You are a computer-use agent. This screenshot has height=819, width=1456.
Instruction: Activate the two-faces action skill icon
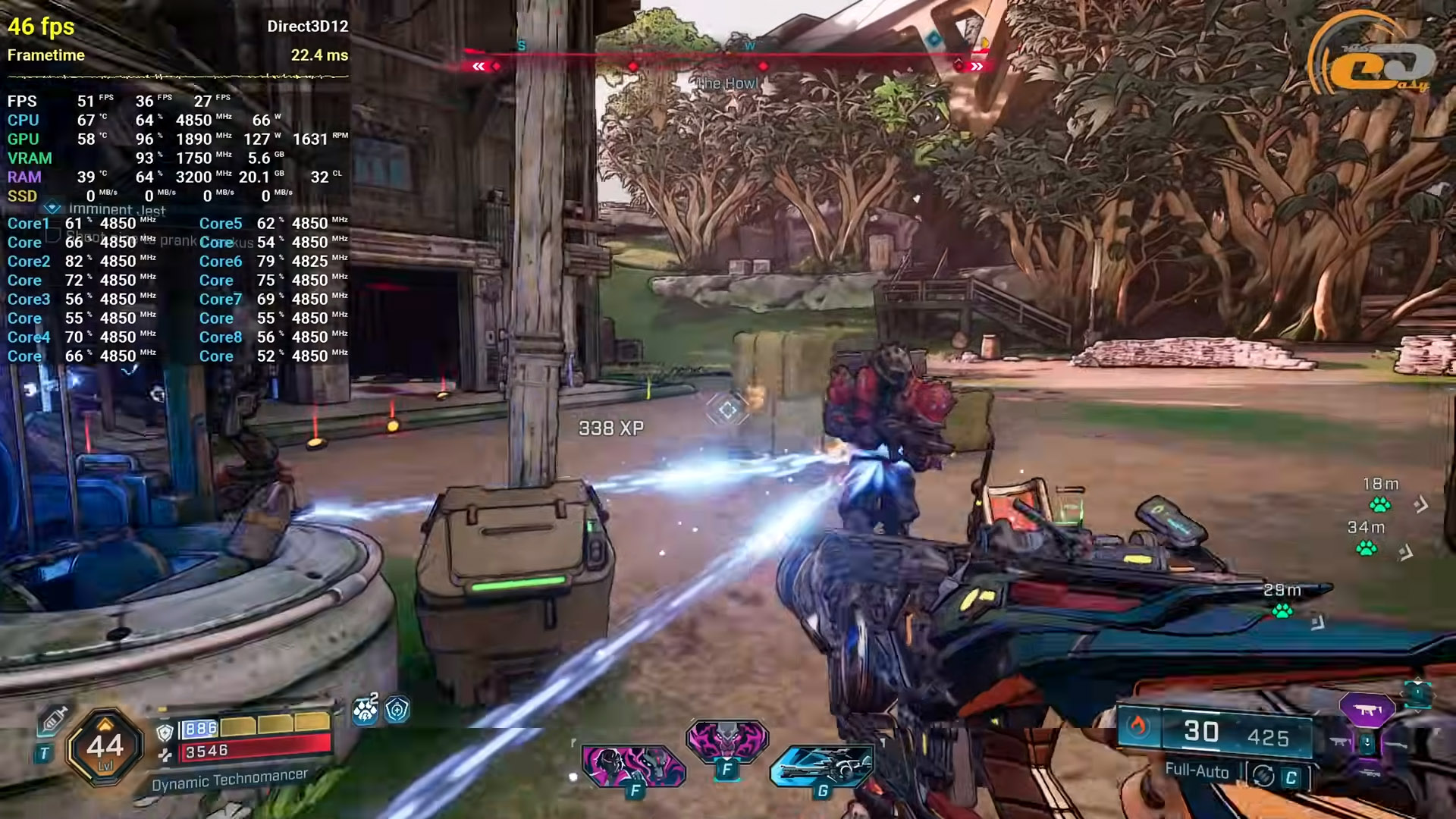[x=633, y=764]
